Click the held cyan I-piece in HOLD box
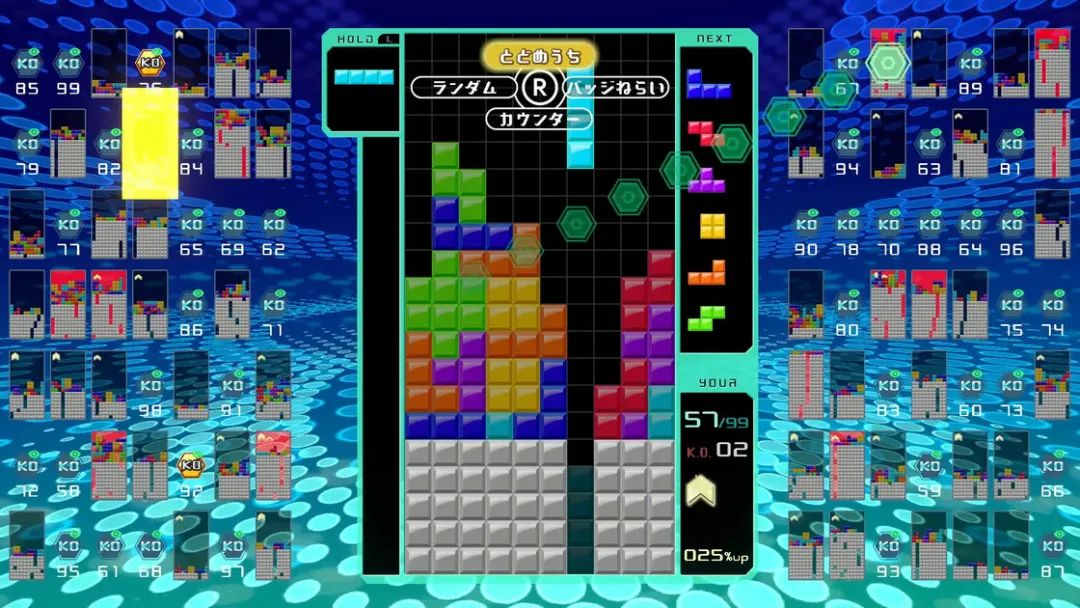This screenshot has height=608, width=1080. tap(363, 76)
